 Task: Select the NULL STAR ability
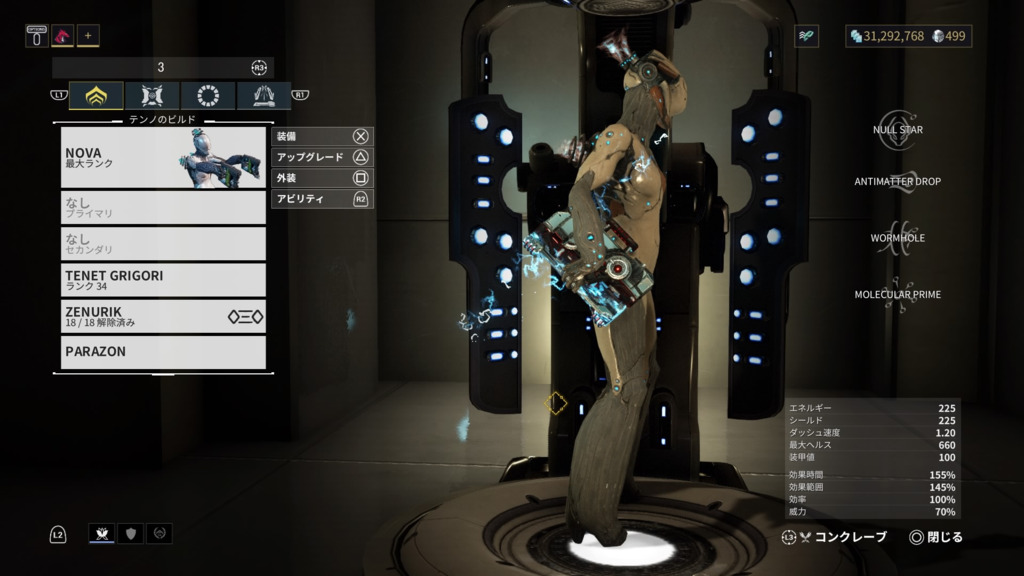897,129
